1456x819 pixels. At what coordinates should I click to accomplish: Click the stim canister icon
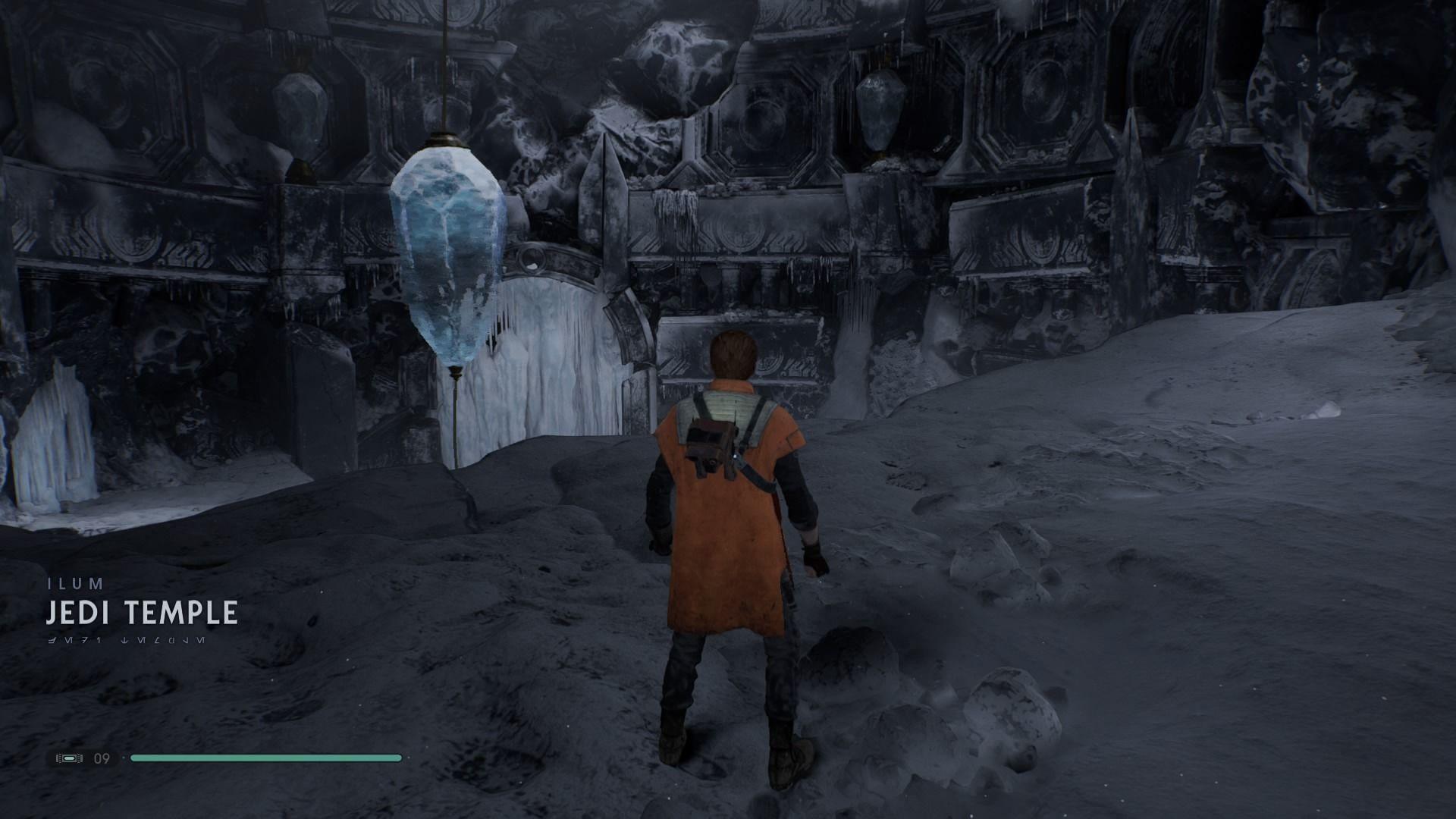(69, 758)
